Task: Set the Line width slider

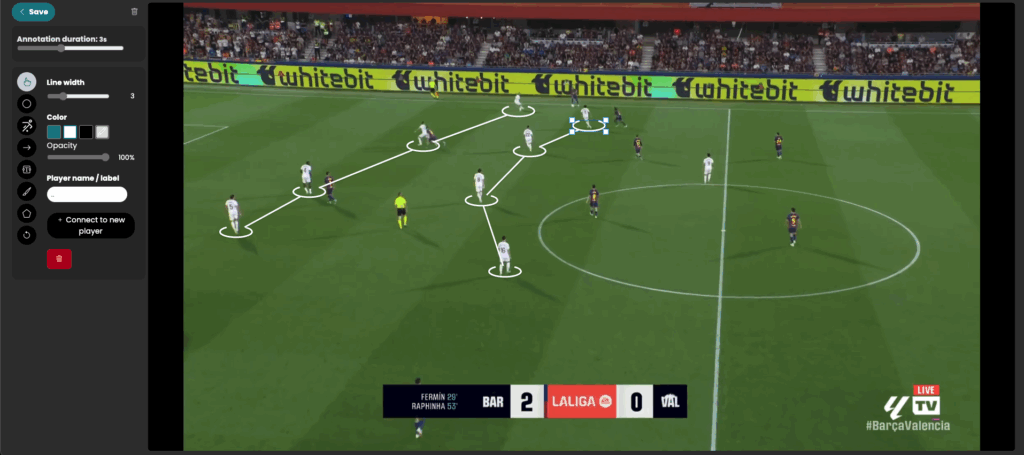Action: [x=64, y=96]
